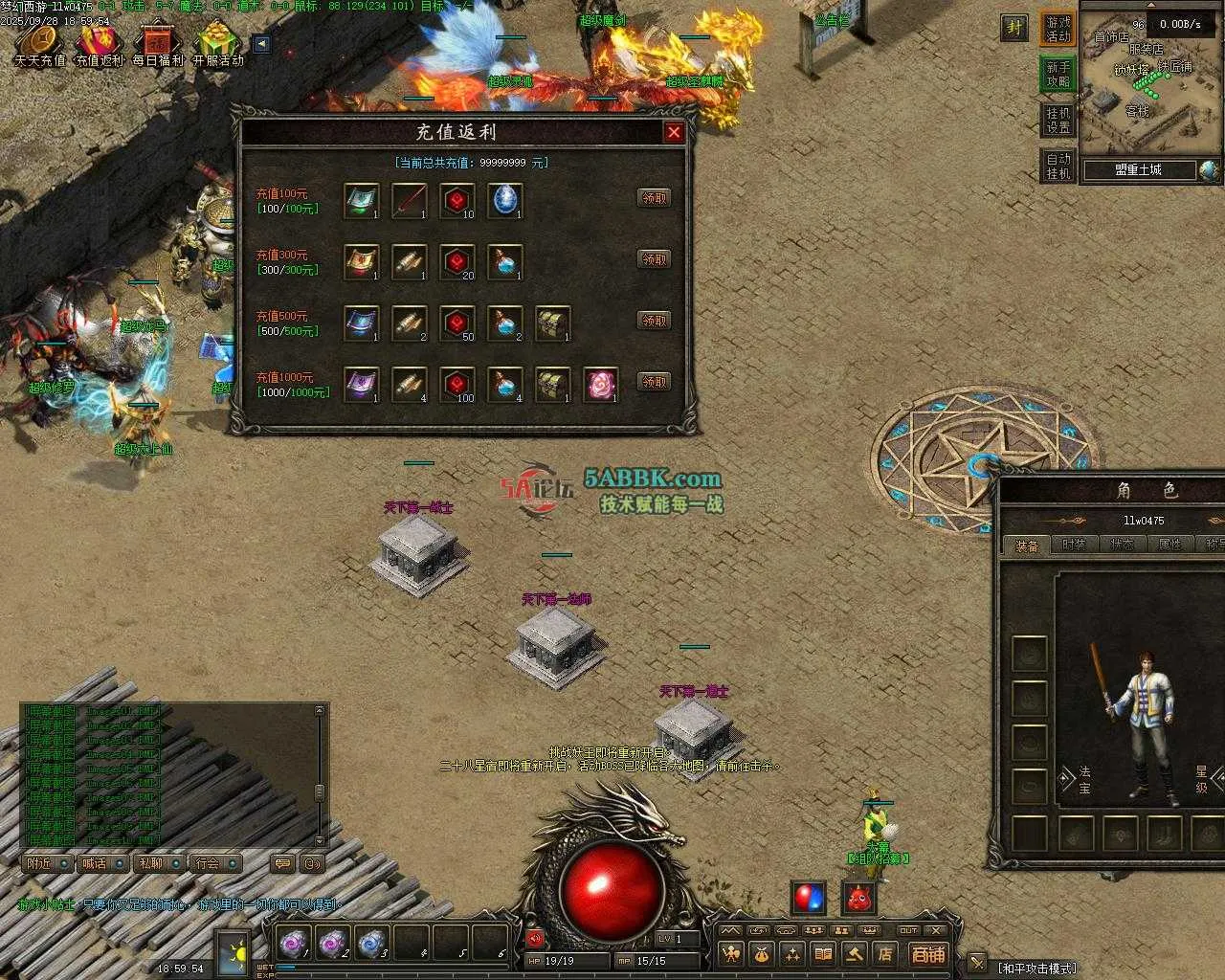This screenshot has height=980, width=1225.
Task: Open the world map globe icon
Action: (1209, 170)
